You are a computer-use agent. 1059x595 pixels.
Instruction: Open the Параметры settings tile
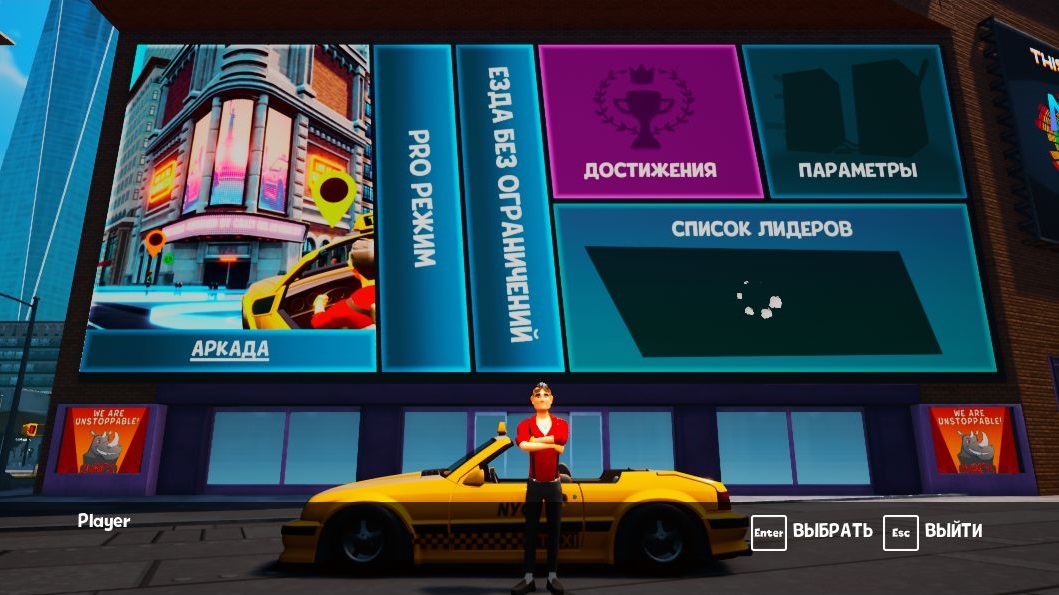[856, 122]
